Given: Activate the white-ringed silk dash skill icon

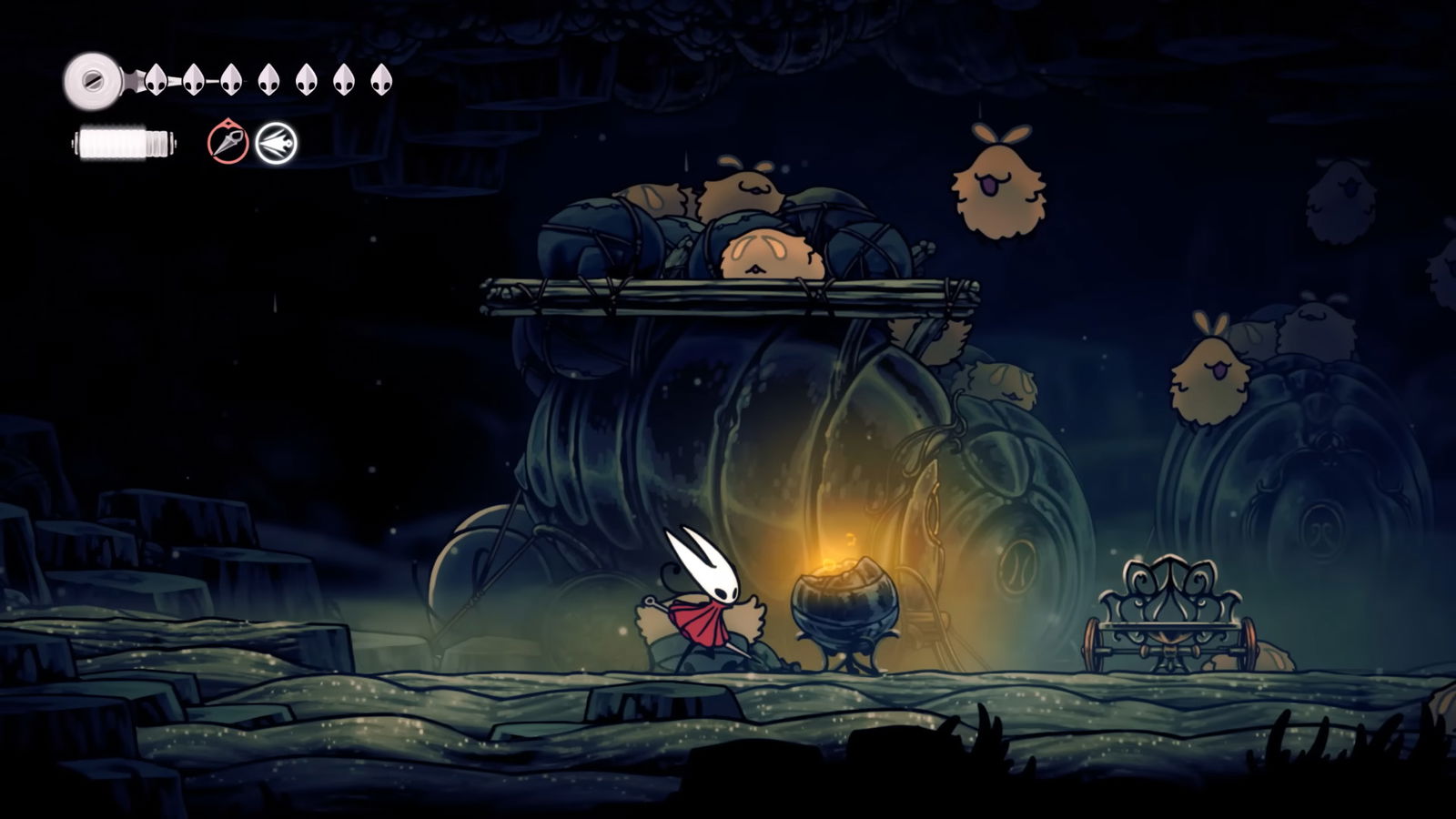Looking at the screenshot, I should 276,144.
